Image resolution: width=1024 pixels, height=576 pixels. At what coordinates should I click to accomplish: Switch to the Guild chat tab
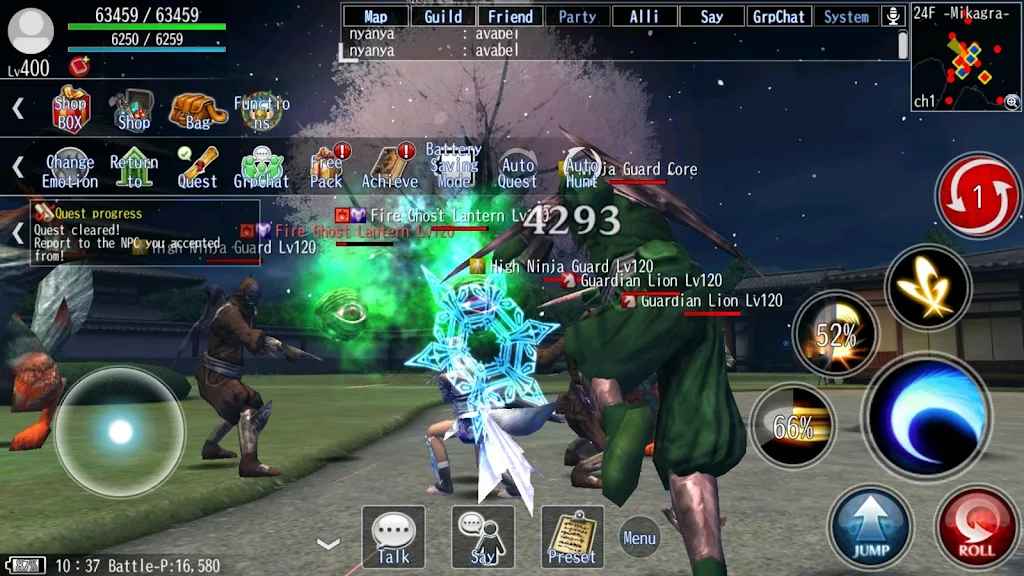click(443, 16)
